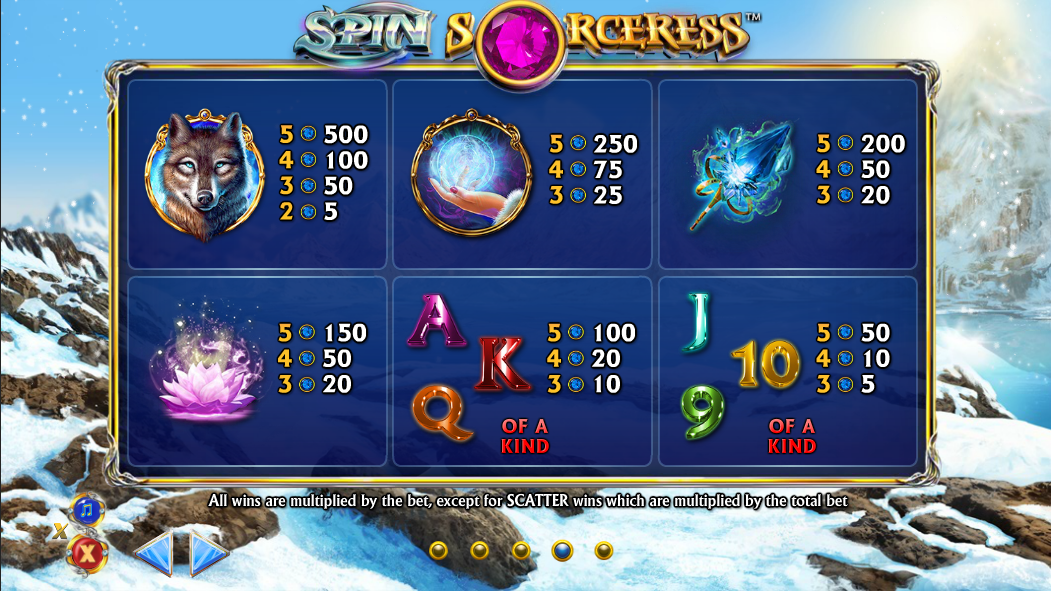
Task: Close the paytable with the red X button
Action: coord(87,551)
